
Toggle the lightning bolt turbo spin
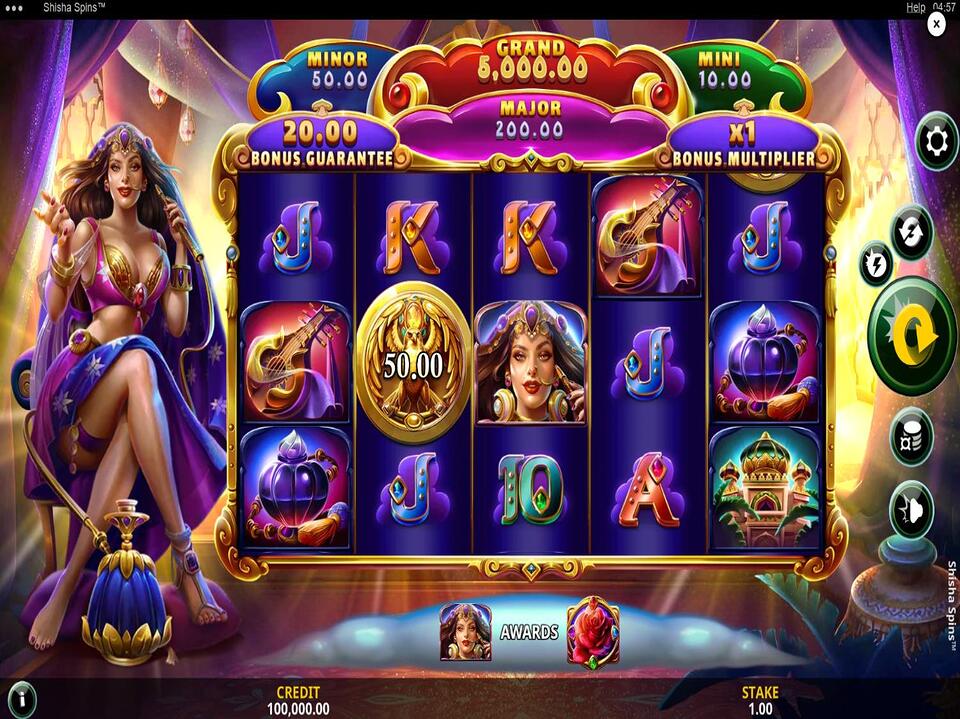pyautogui.click(x=877, y=263)
